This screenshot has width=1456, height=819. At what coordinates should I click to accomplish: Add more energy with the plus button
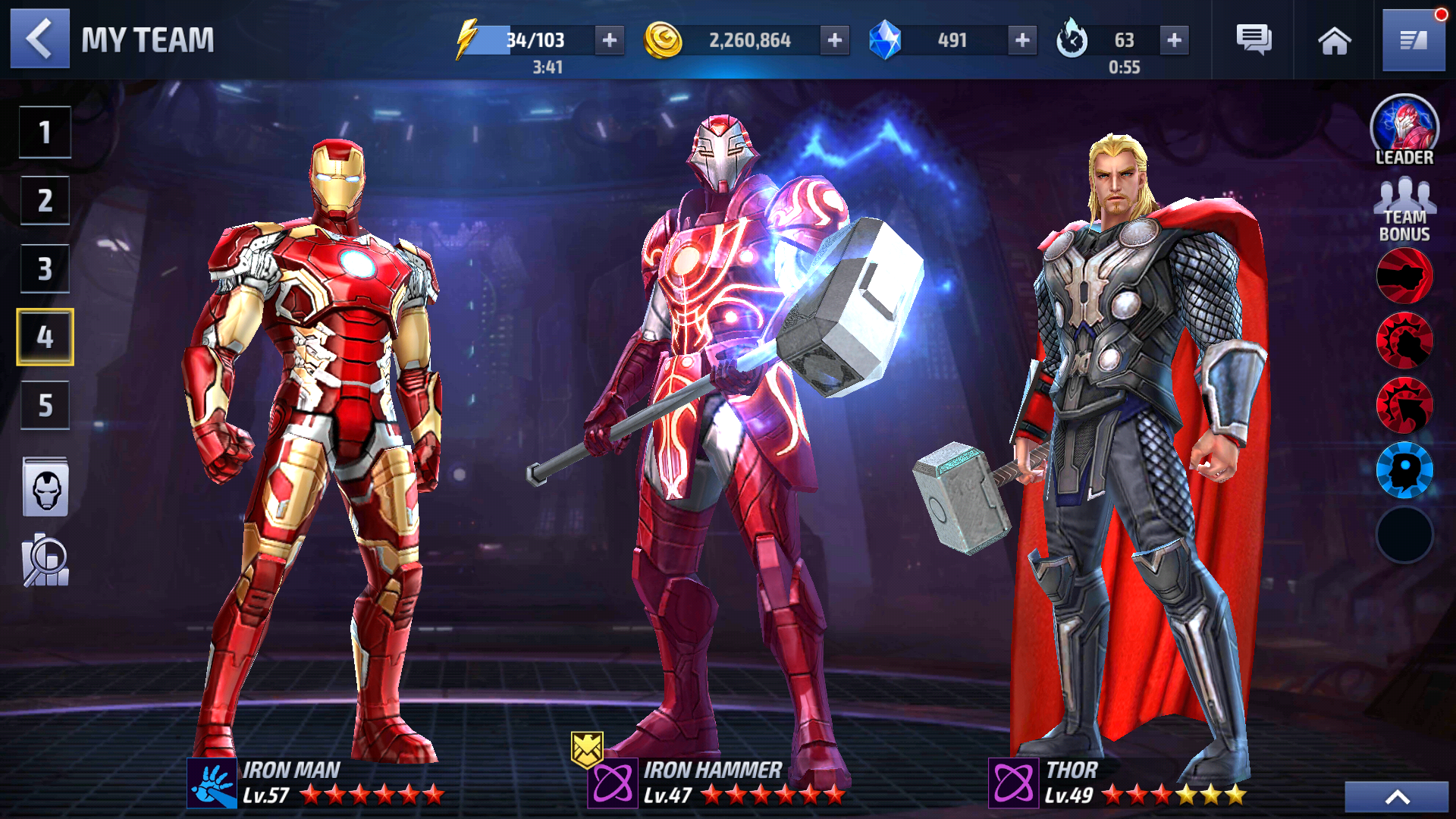[x=610, y=39]
